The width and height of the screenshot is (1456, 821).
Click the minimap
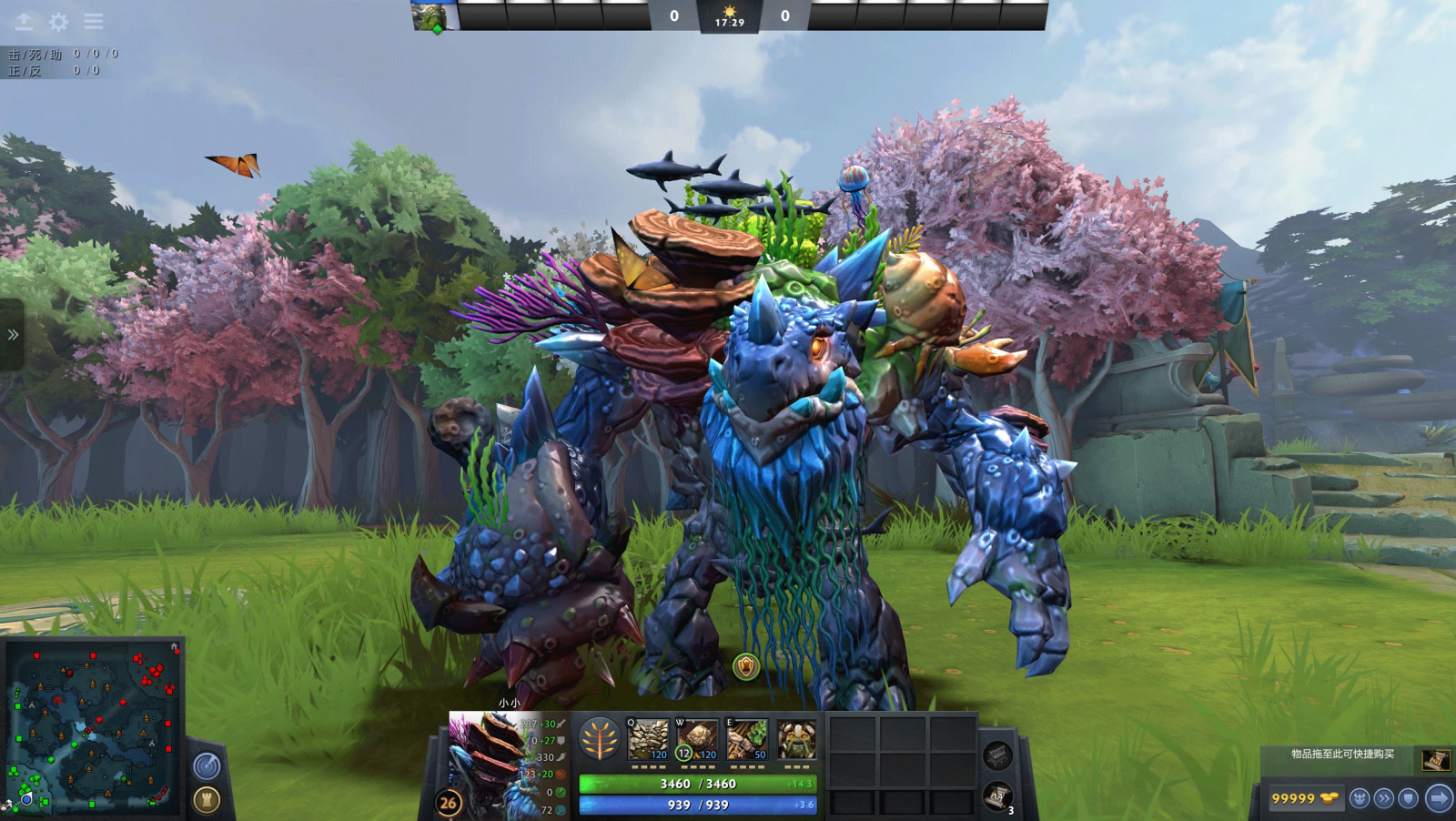pyautogui.click(x=93, y=726)
